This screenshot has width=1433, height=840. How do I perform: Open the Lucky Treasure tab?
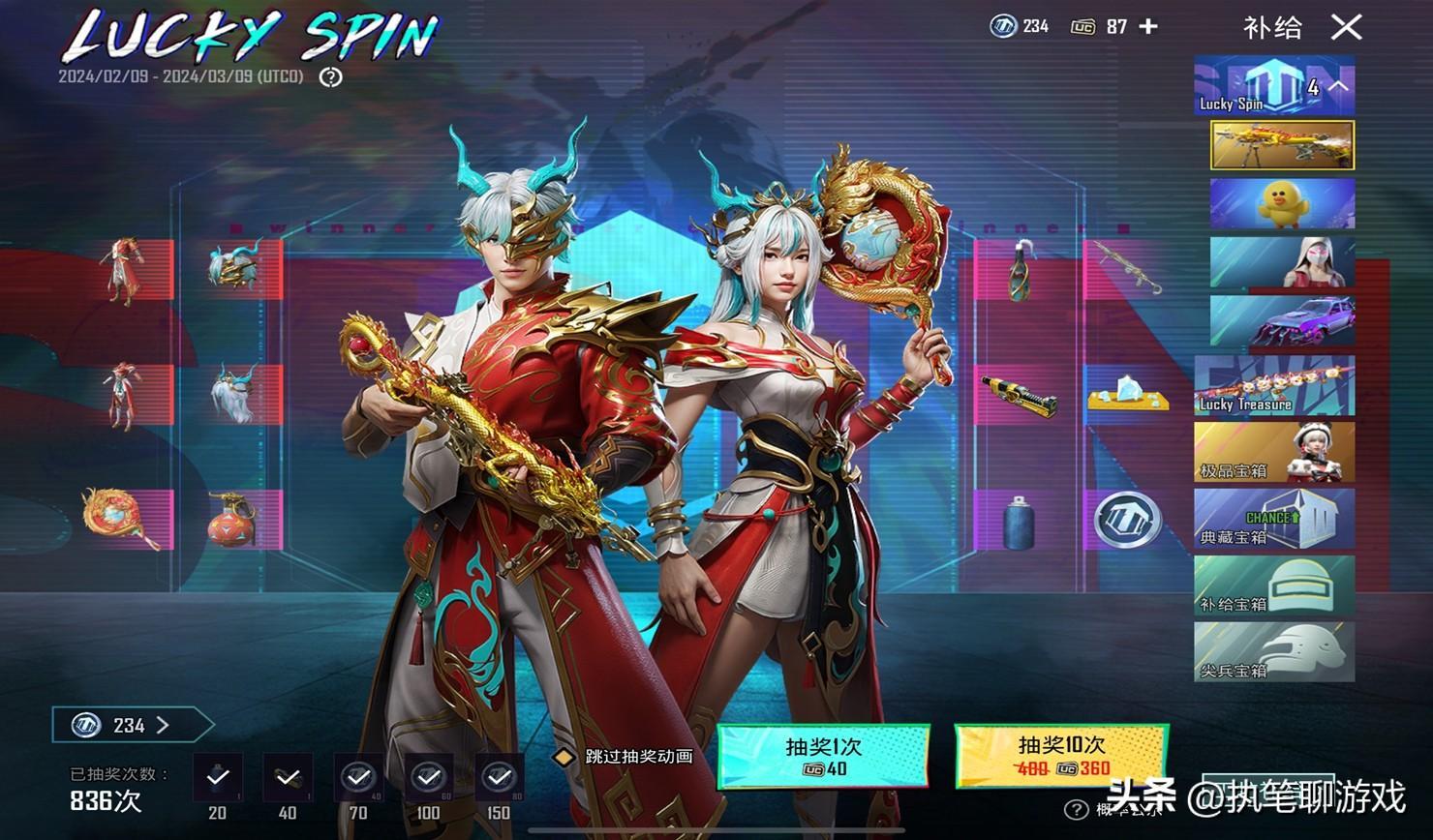click(1274, 385)
